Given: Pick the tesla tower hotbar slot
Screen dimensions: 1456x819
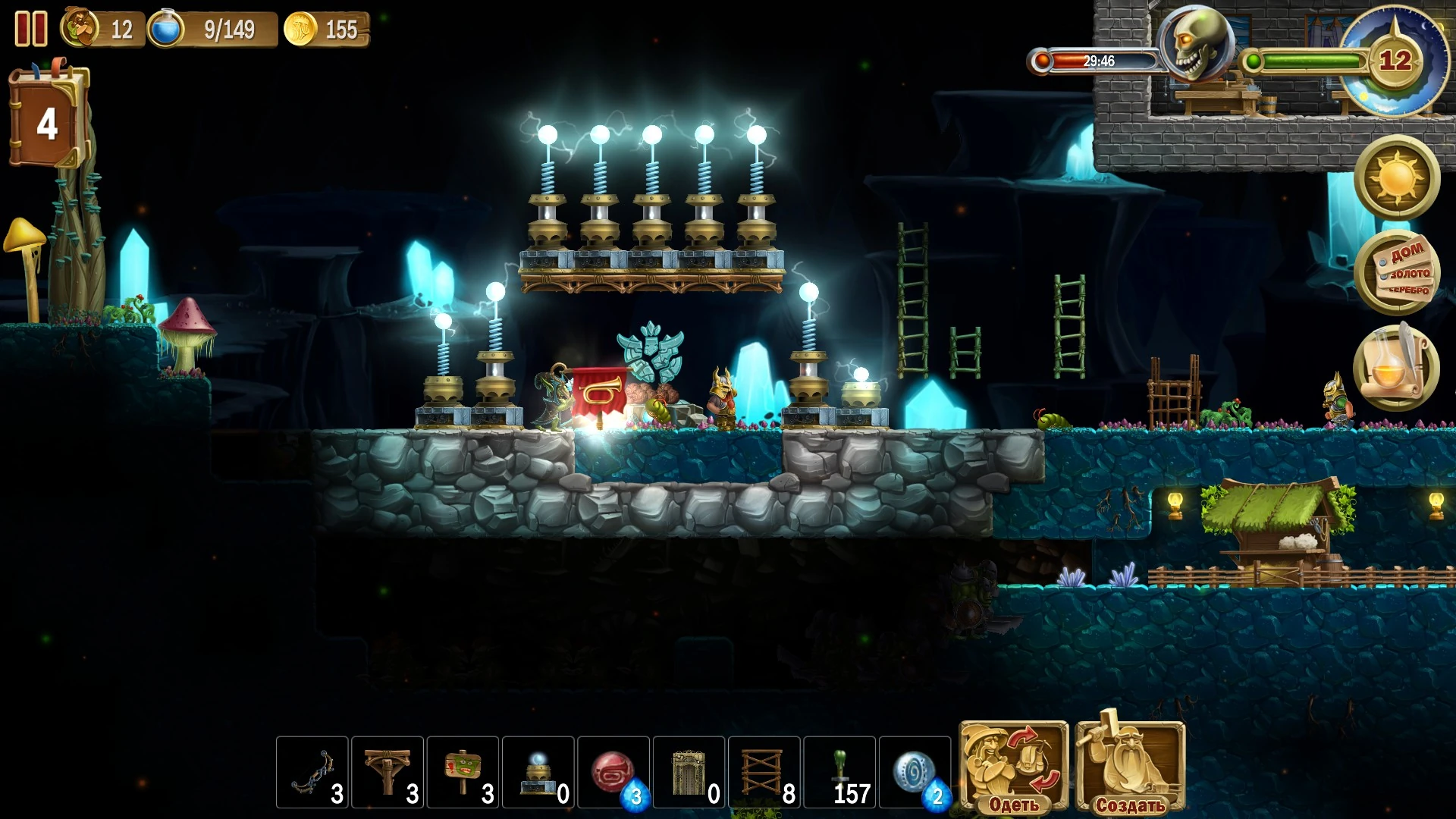Looking at the screenshot, I should coord(538,772).
